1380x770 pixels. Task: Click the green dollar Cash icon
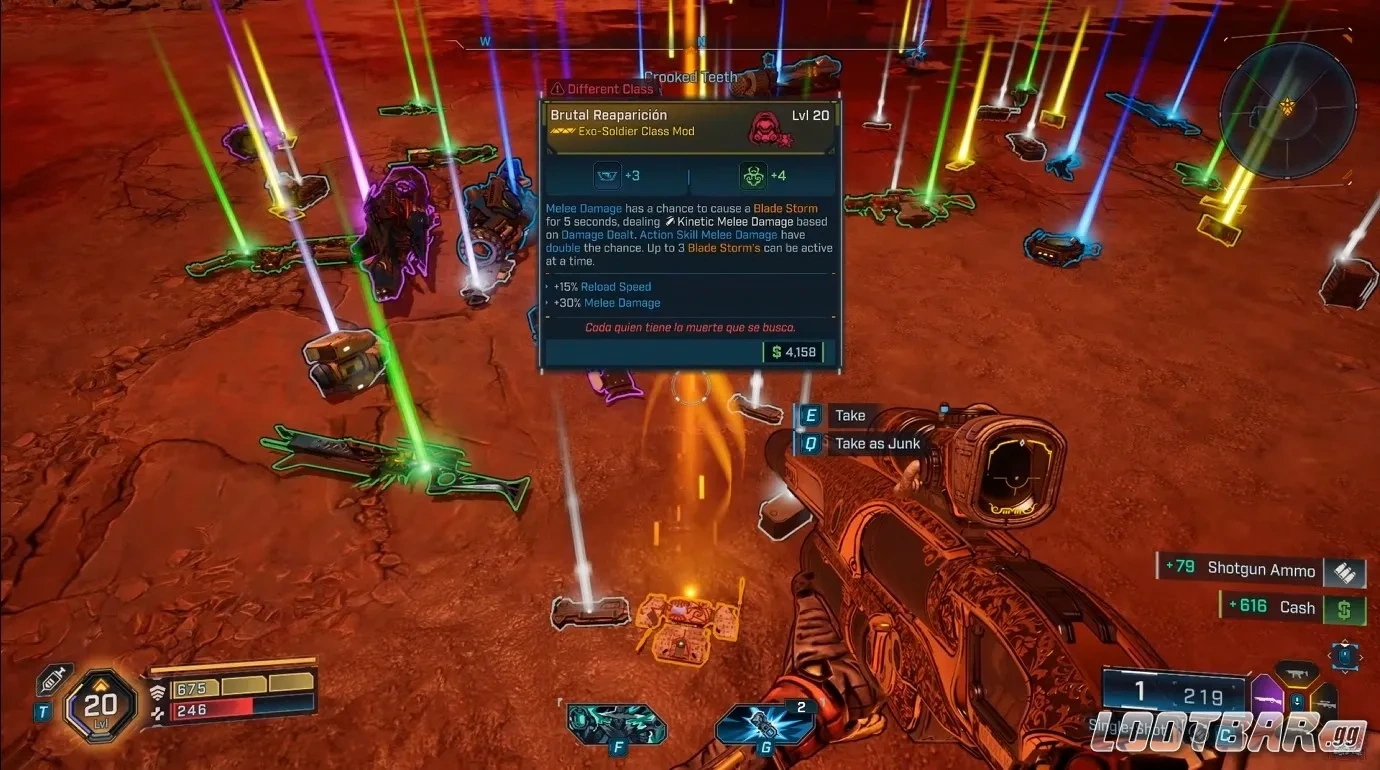[1345, 609]
